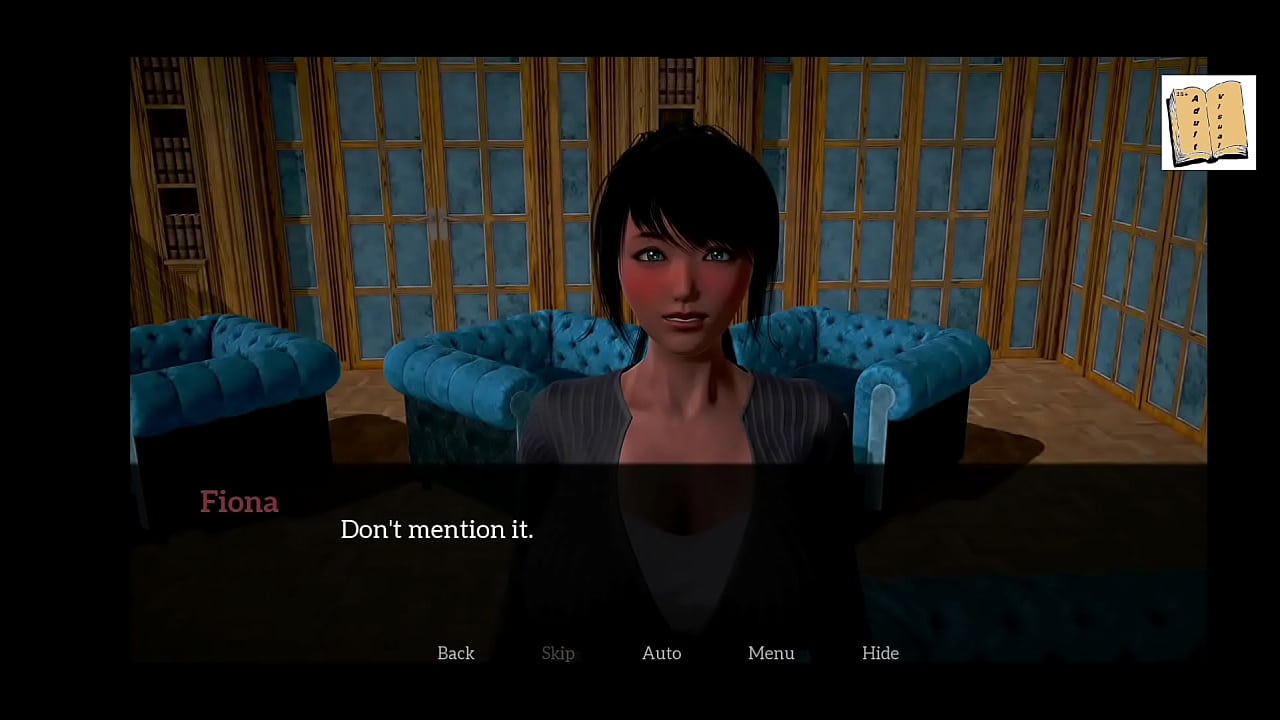Screen dimensions: 1280x720
Task: Hide the dialogue text box
Action: tap(880, 653)
